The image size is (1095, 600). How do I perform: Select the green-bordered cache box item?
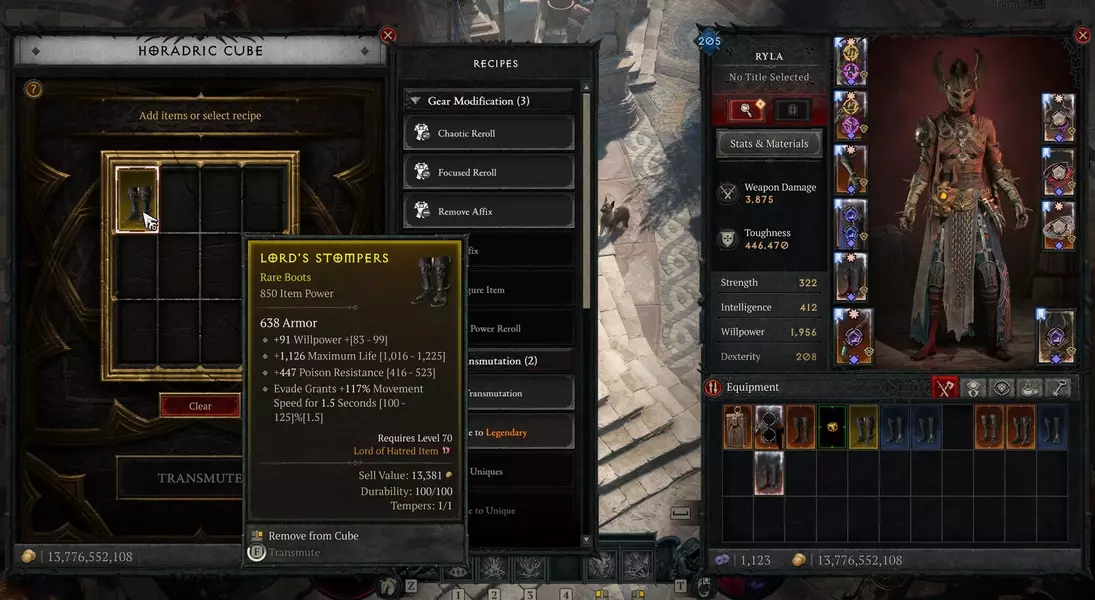click(x=832, y=426)
